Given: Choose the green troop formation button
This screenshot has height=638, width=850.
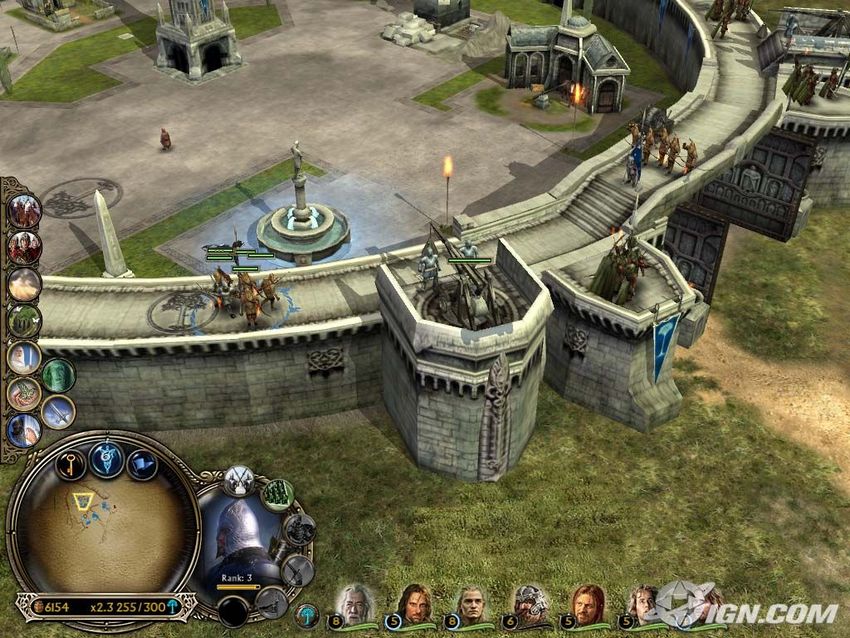Looking at the screenshot, I should 277,494.
